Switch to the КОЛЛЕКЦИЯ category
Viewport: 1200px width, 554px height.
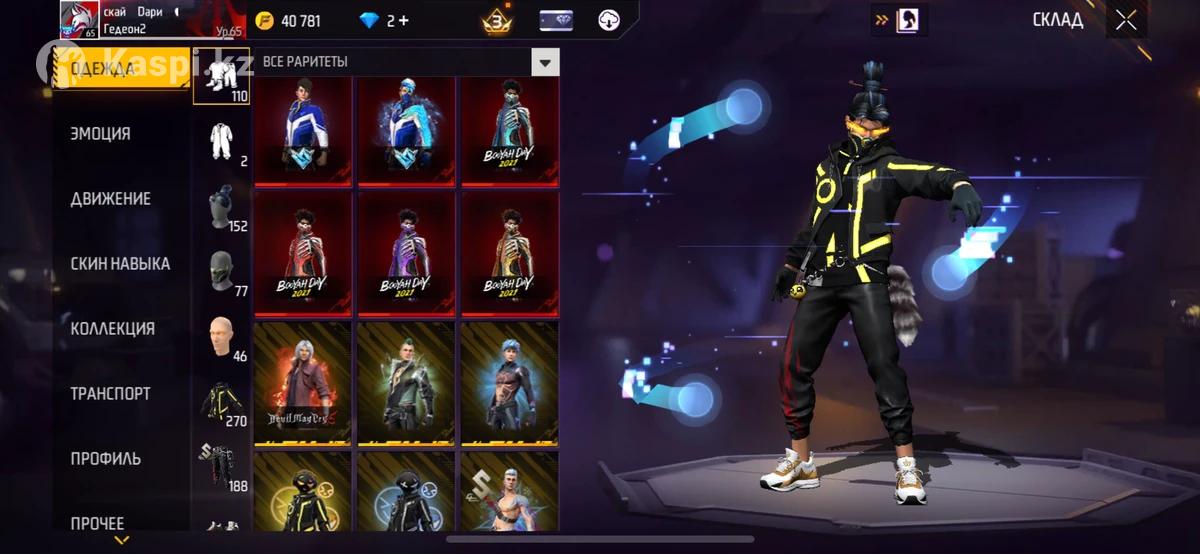pyautogui.click(x=113, y=329)
